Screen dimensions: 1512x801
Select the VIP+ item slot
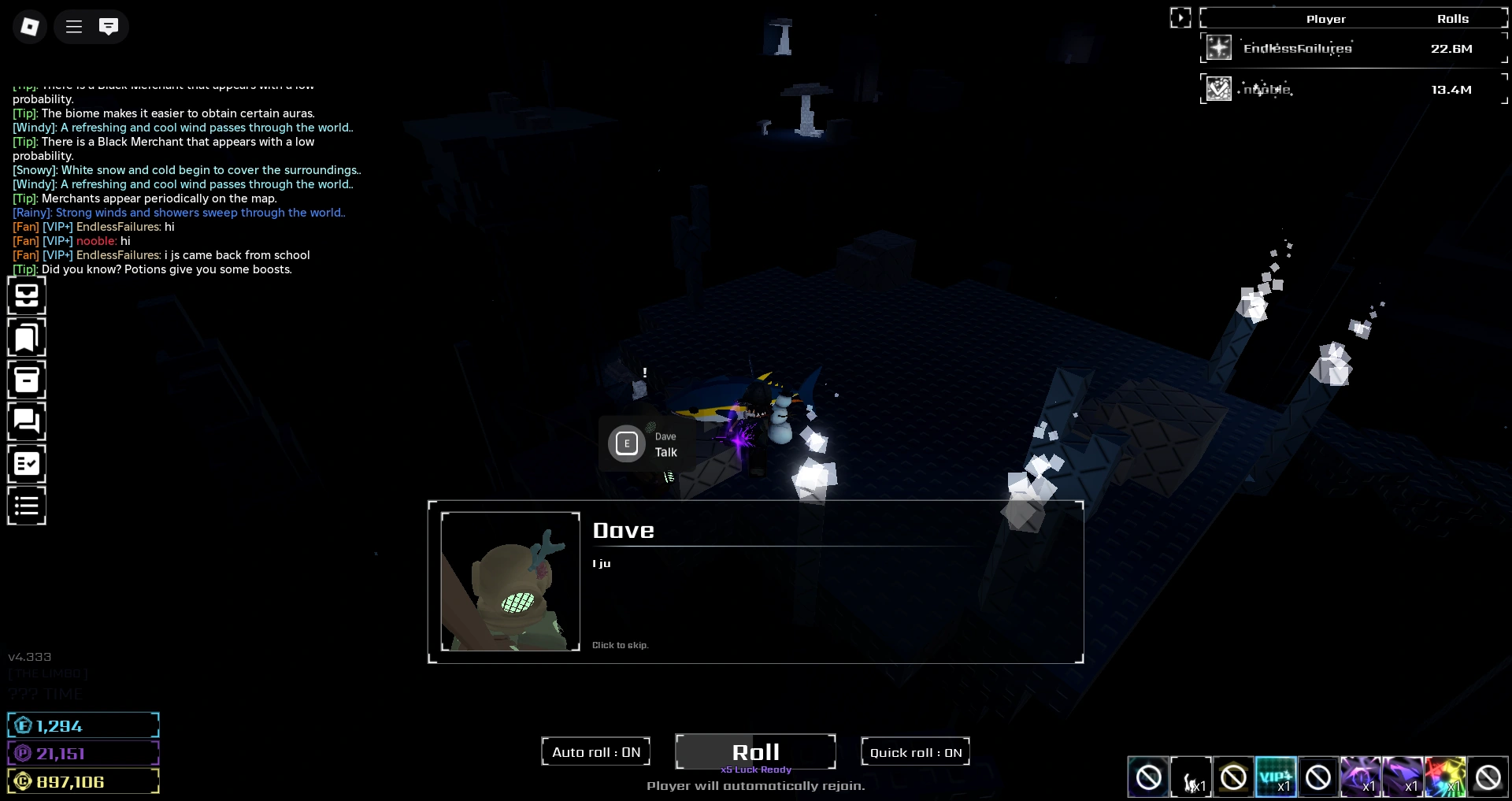click(1276, 777)
